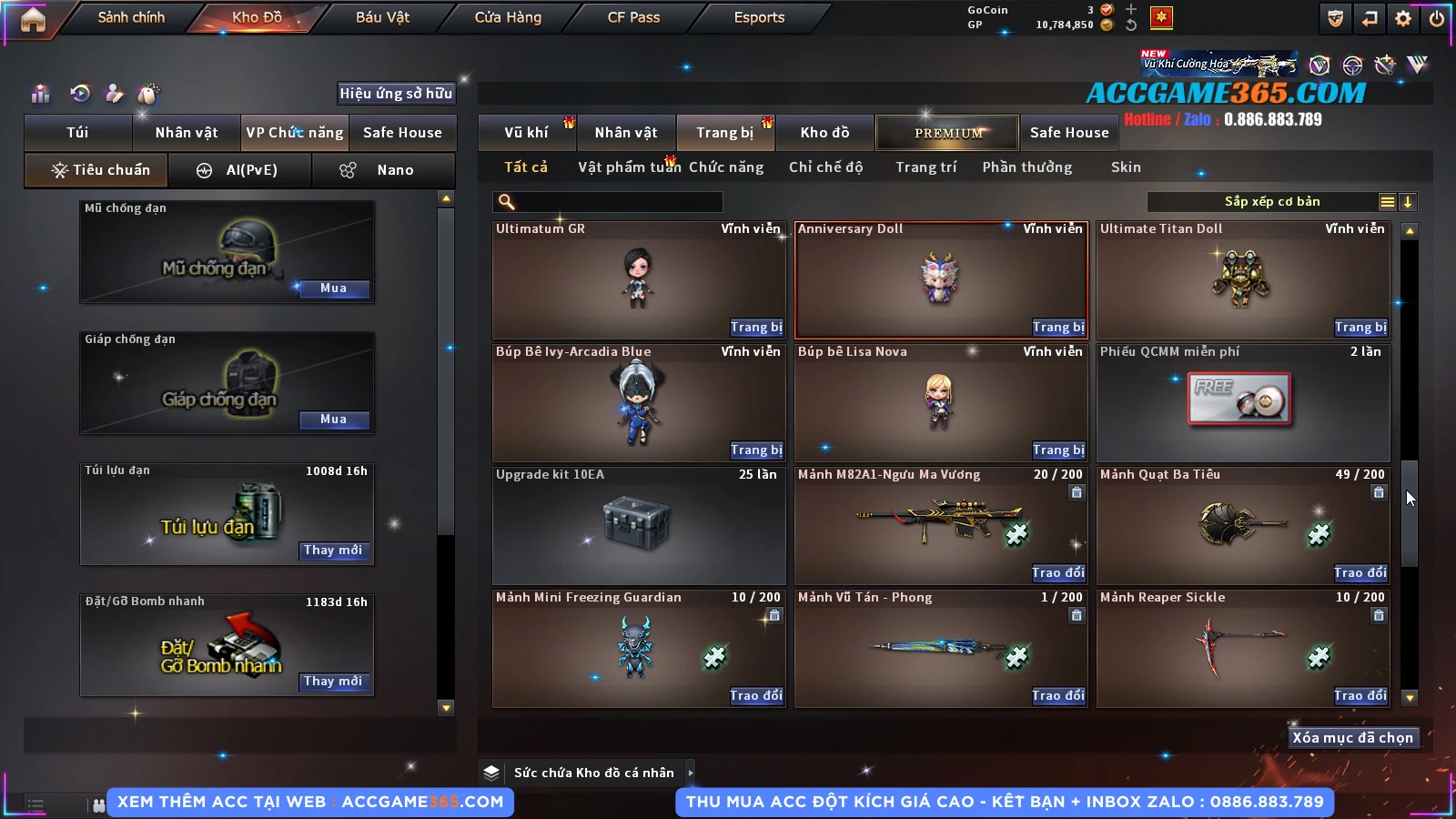Image resolution: width=1456 pixels, height=819 pixels.
Task: Open the gear settings icon
Action: point(1403,18)
